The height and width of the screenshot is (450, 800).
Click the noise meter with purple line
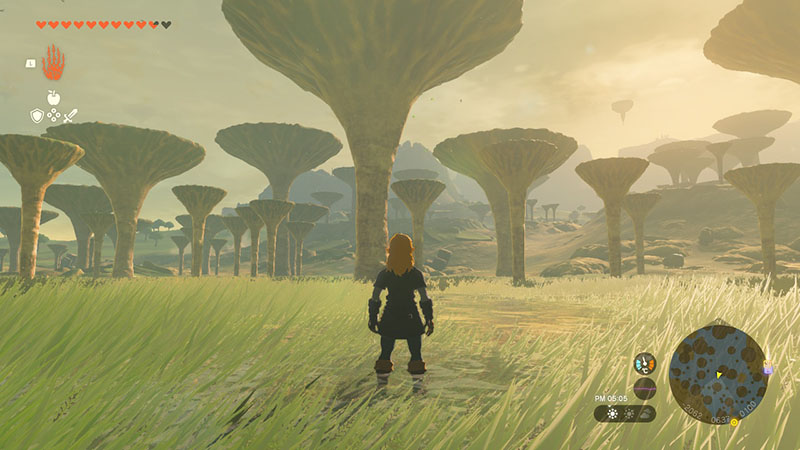[x=645, y=388]
